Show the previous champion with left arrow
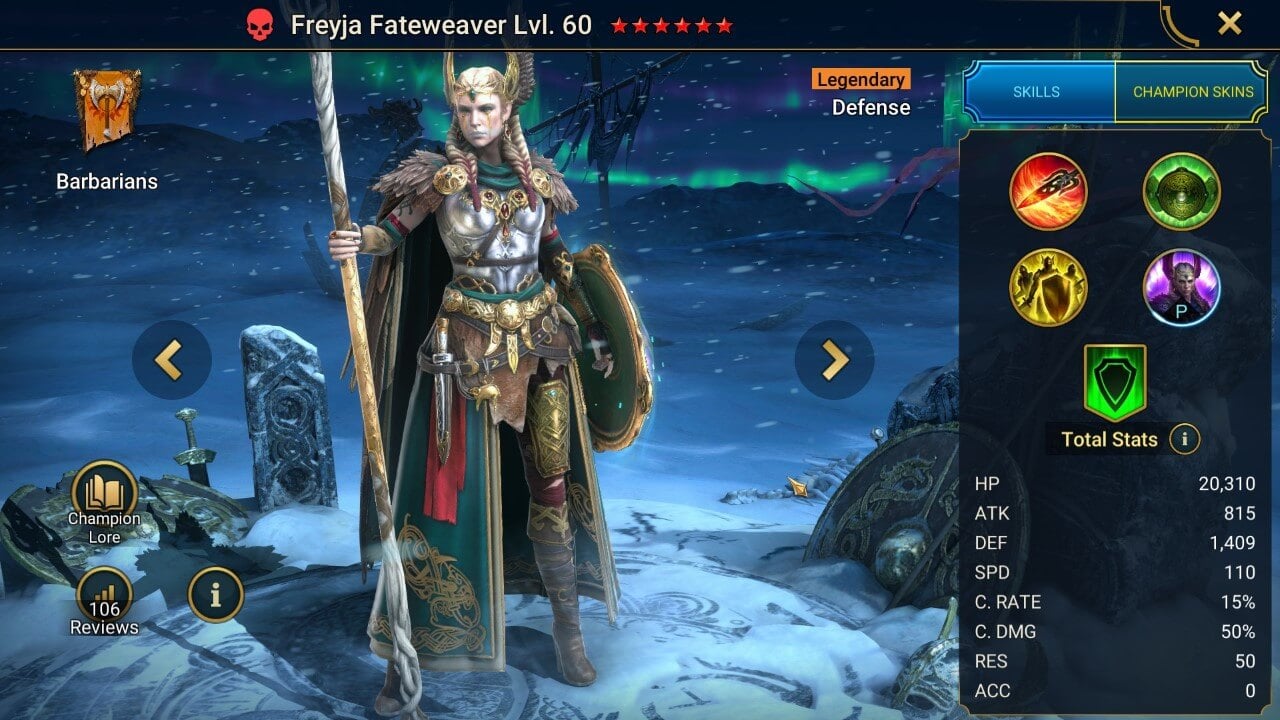The width and height of the screenshot is (1280, 720). pyautogui.click(x=171, y=360)
